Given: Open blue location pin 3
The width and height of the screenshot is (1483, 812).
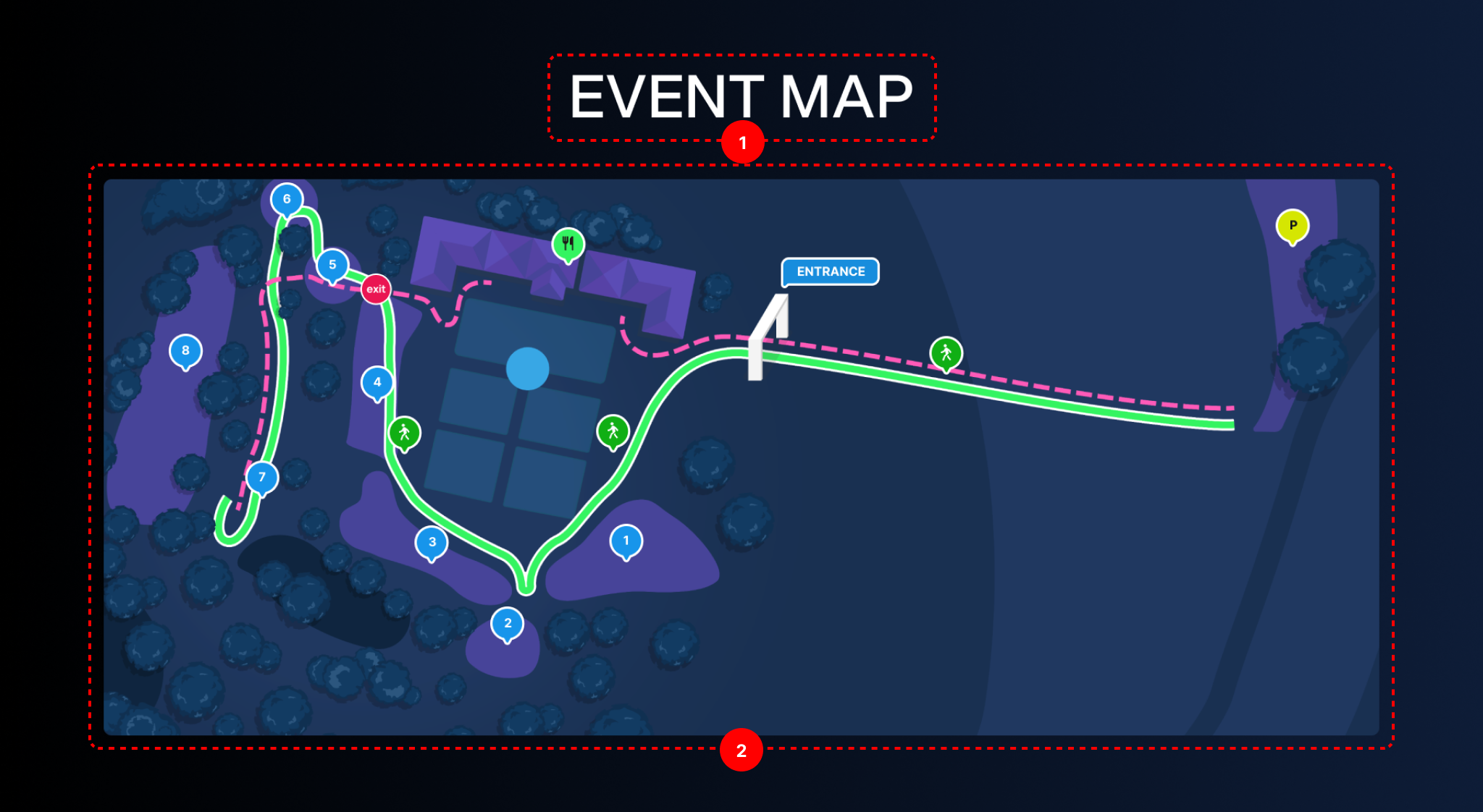Looking at the screenshot, I should pos(432,542).
